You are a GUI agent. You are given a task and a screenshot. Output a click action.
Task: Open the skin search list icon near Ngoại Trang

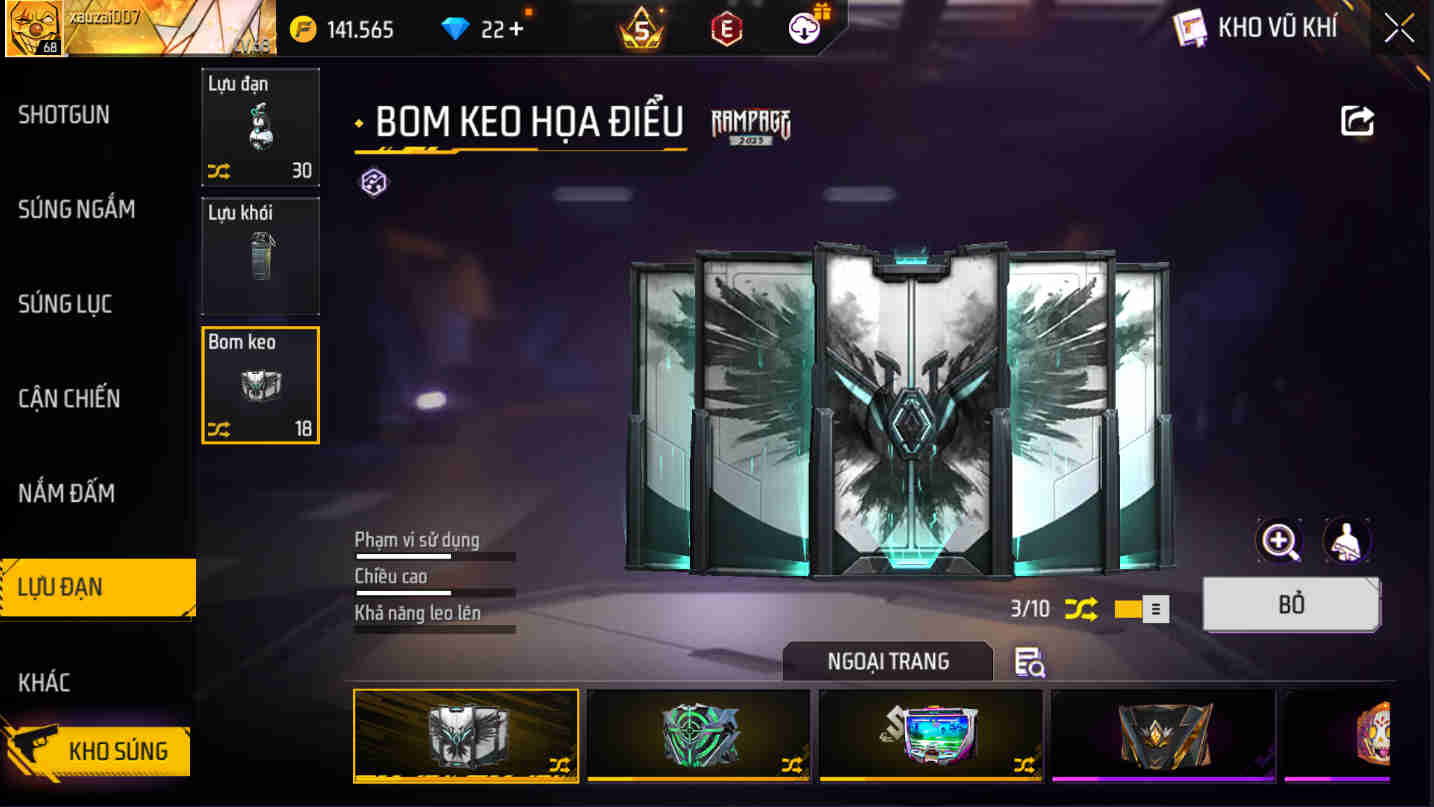[1030, 662]
